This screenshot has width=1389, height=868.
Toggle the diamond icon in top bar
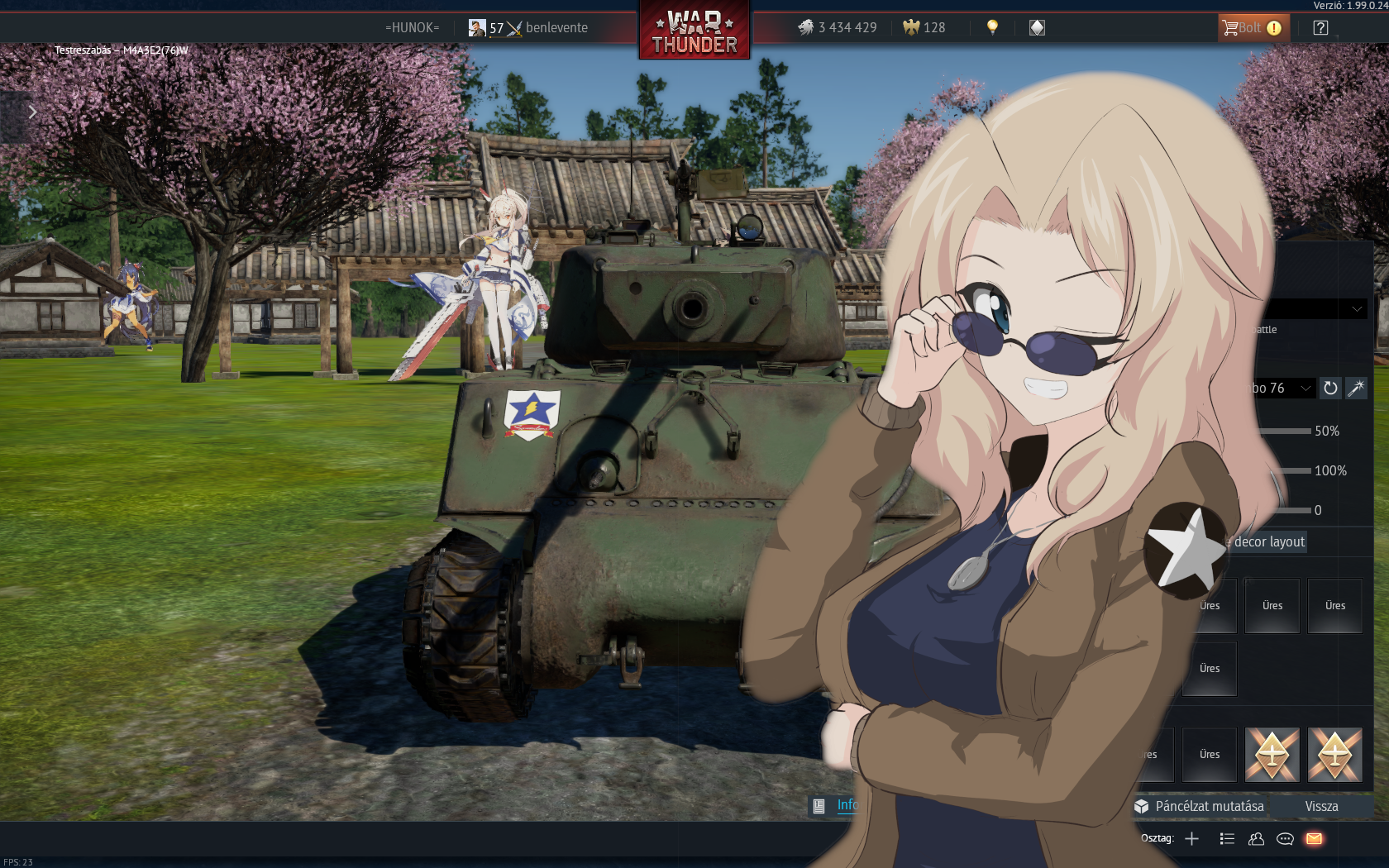[1036, 27]
